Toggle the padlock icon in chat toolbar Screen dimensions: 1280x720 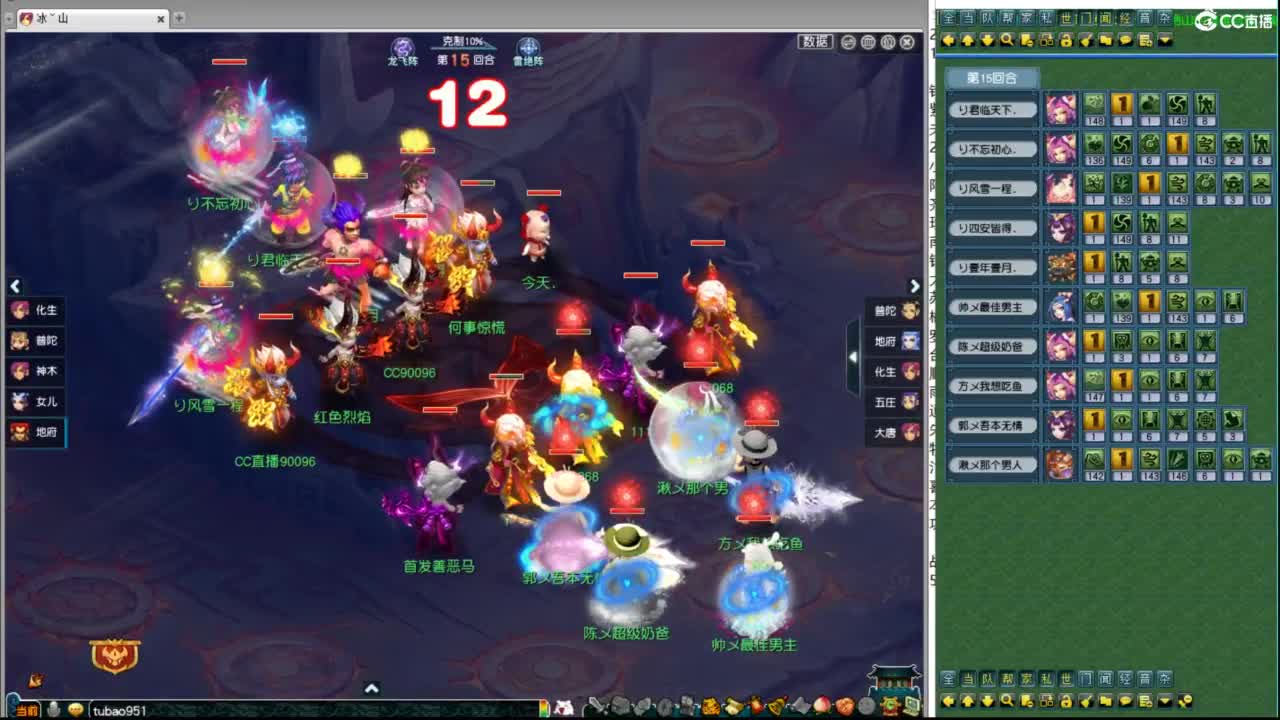1066,42
